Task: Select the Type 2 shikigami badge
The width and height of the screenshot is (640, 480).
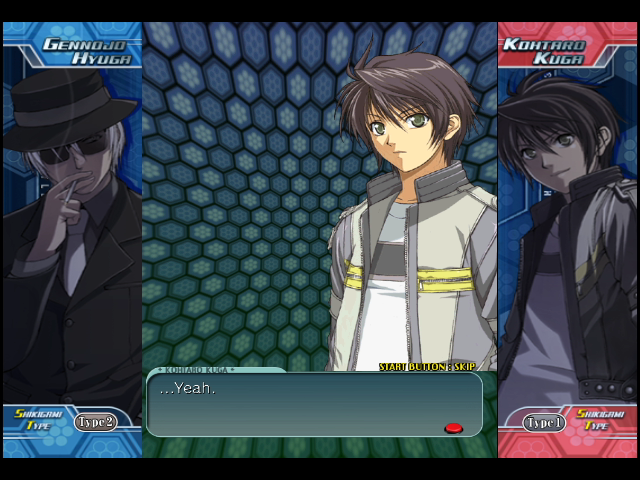Action: [x=95, y=422]
